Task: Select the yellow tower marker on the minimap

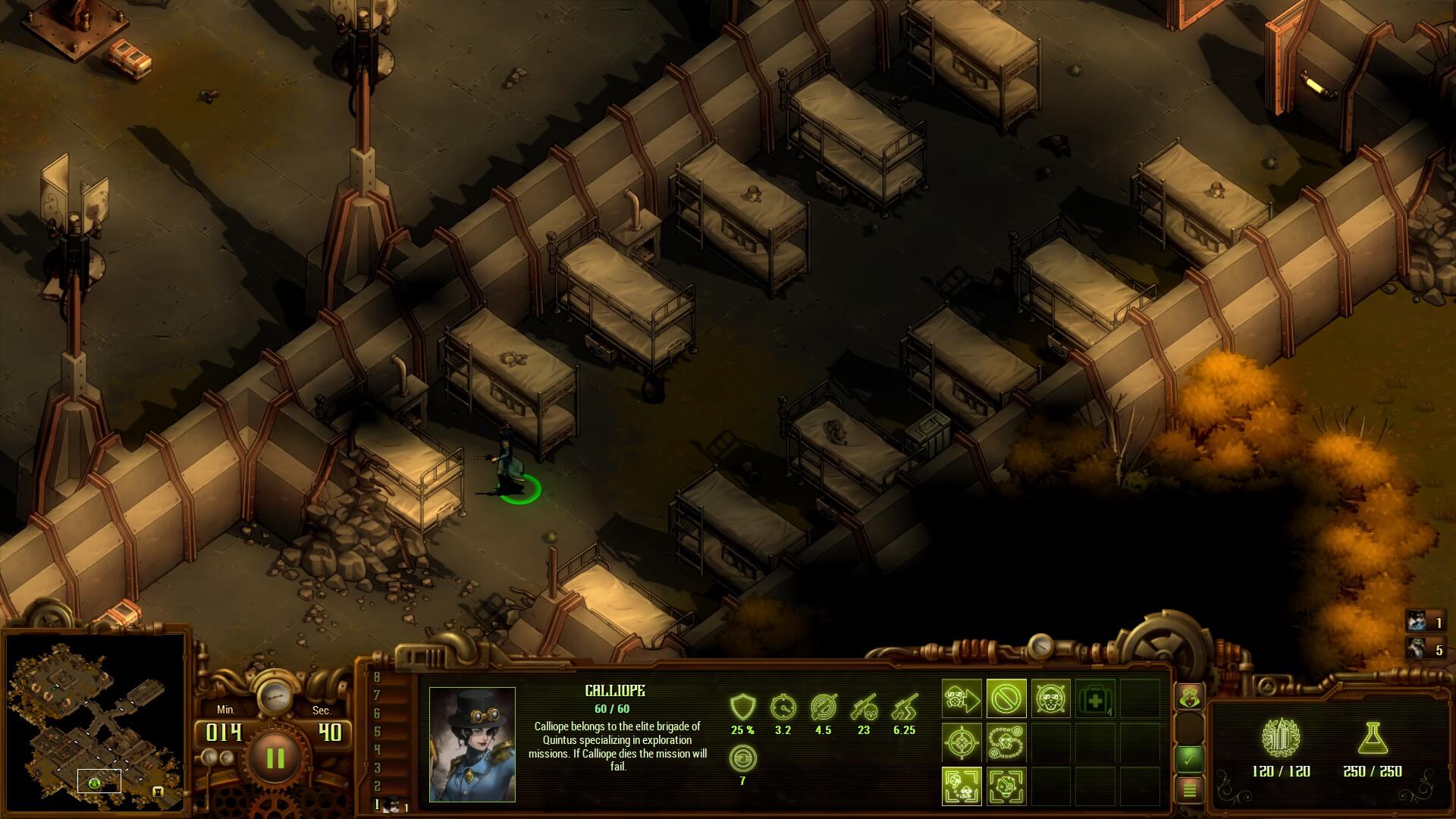Action: click(x=158, y=792)
